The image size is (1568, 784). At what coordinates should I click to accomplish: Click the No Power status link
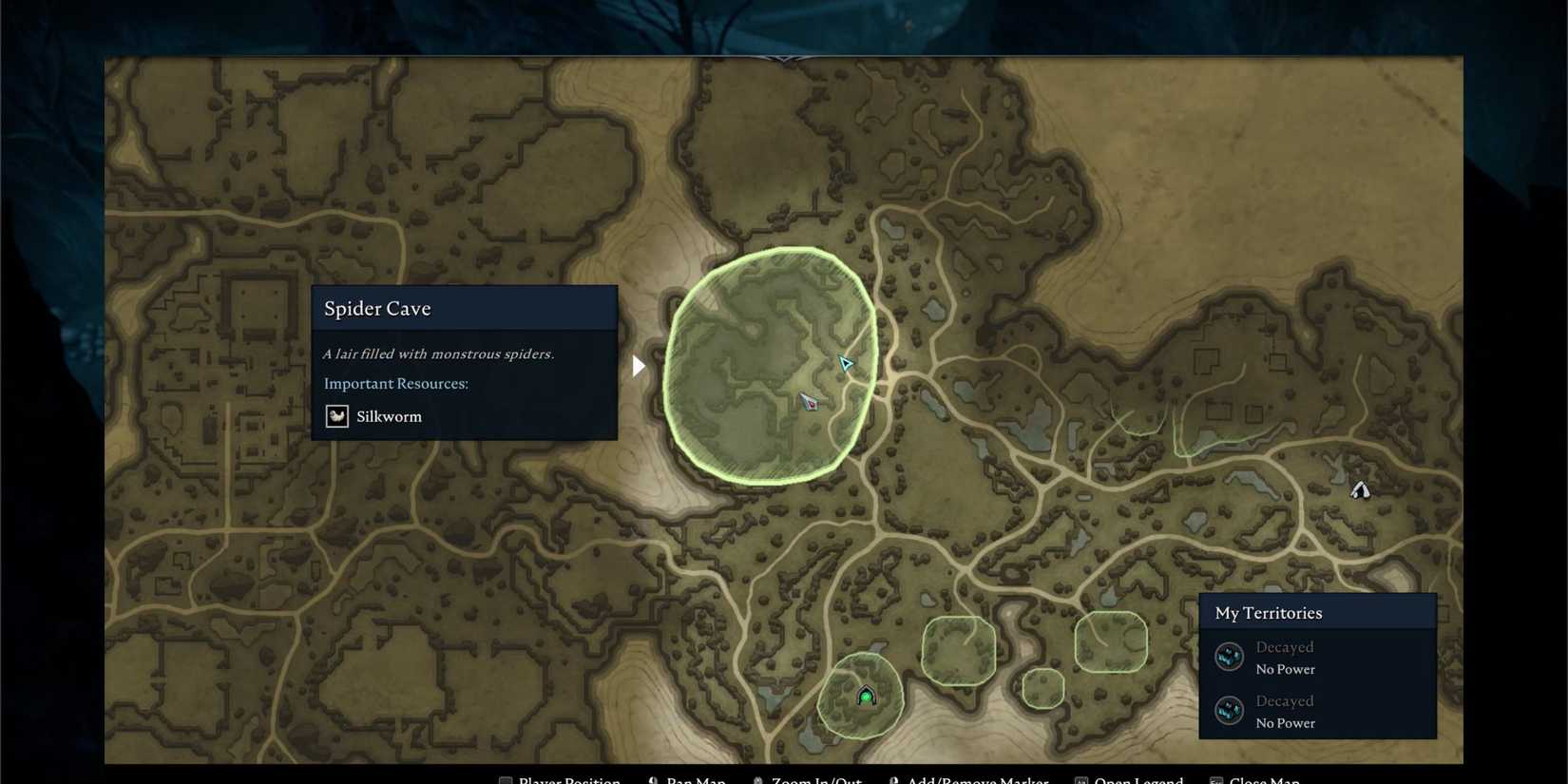(x=1285, y=669)
